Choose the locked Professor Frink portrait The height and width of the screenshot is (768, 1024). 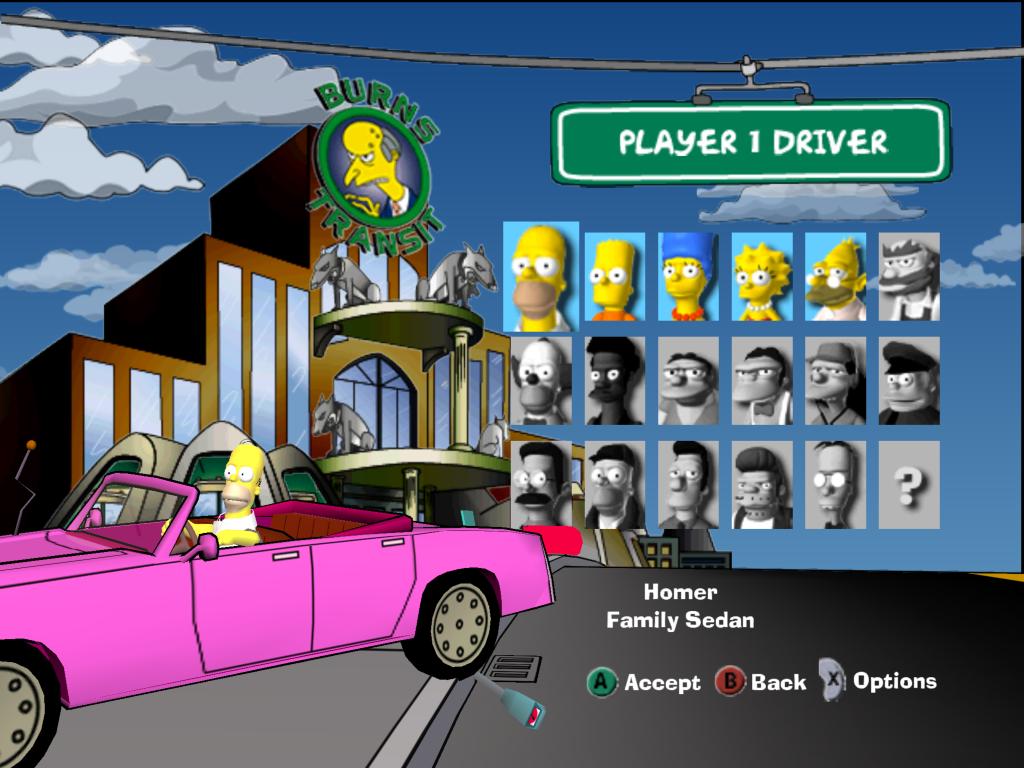coord(835,485)
